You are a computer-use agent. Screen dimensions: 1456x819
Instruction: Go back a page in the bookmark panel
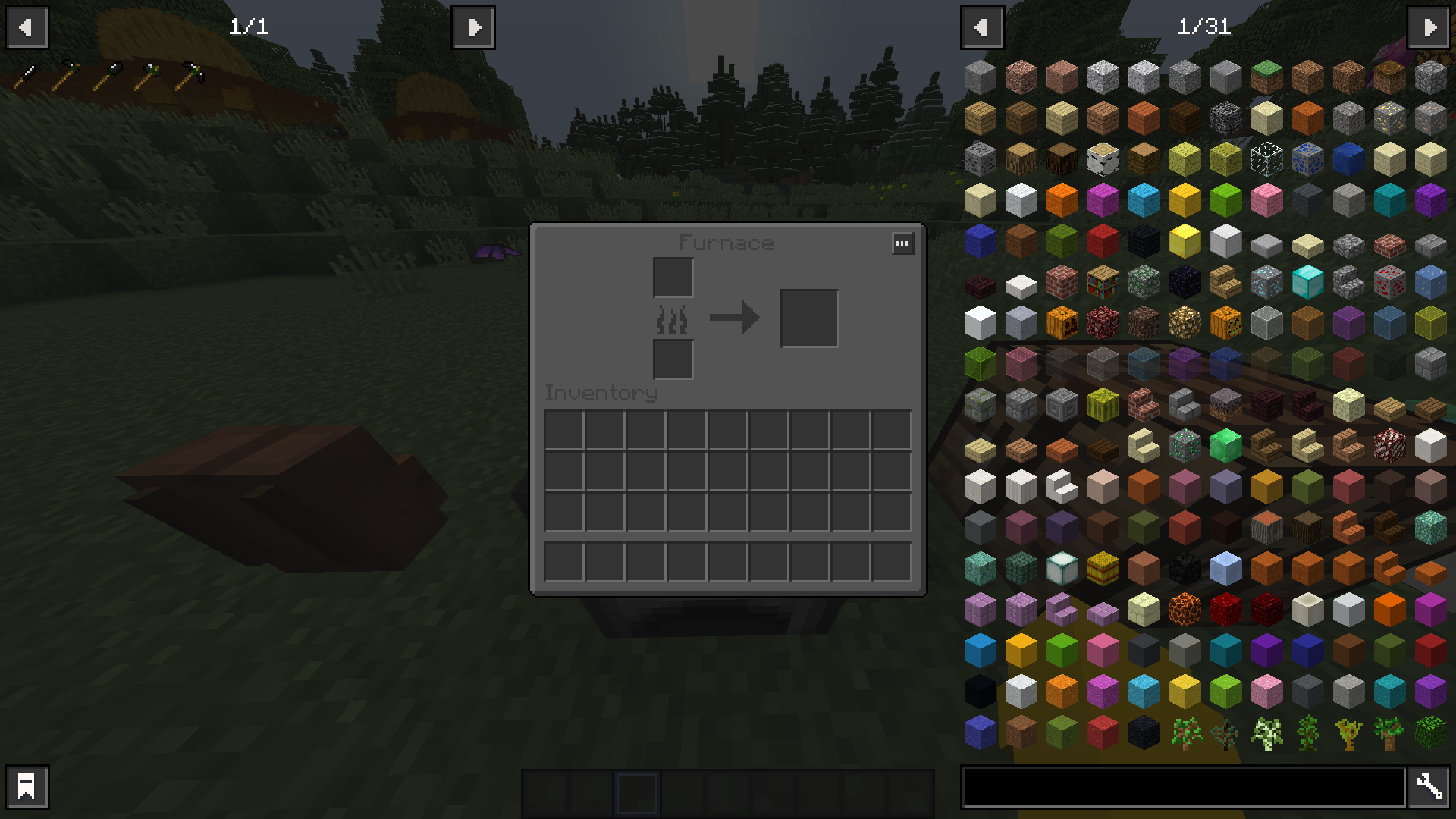[27, 27]
